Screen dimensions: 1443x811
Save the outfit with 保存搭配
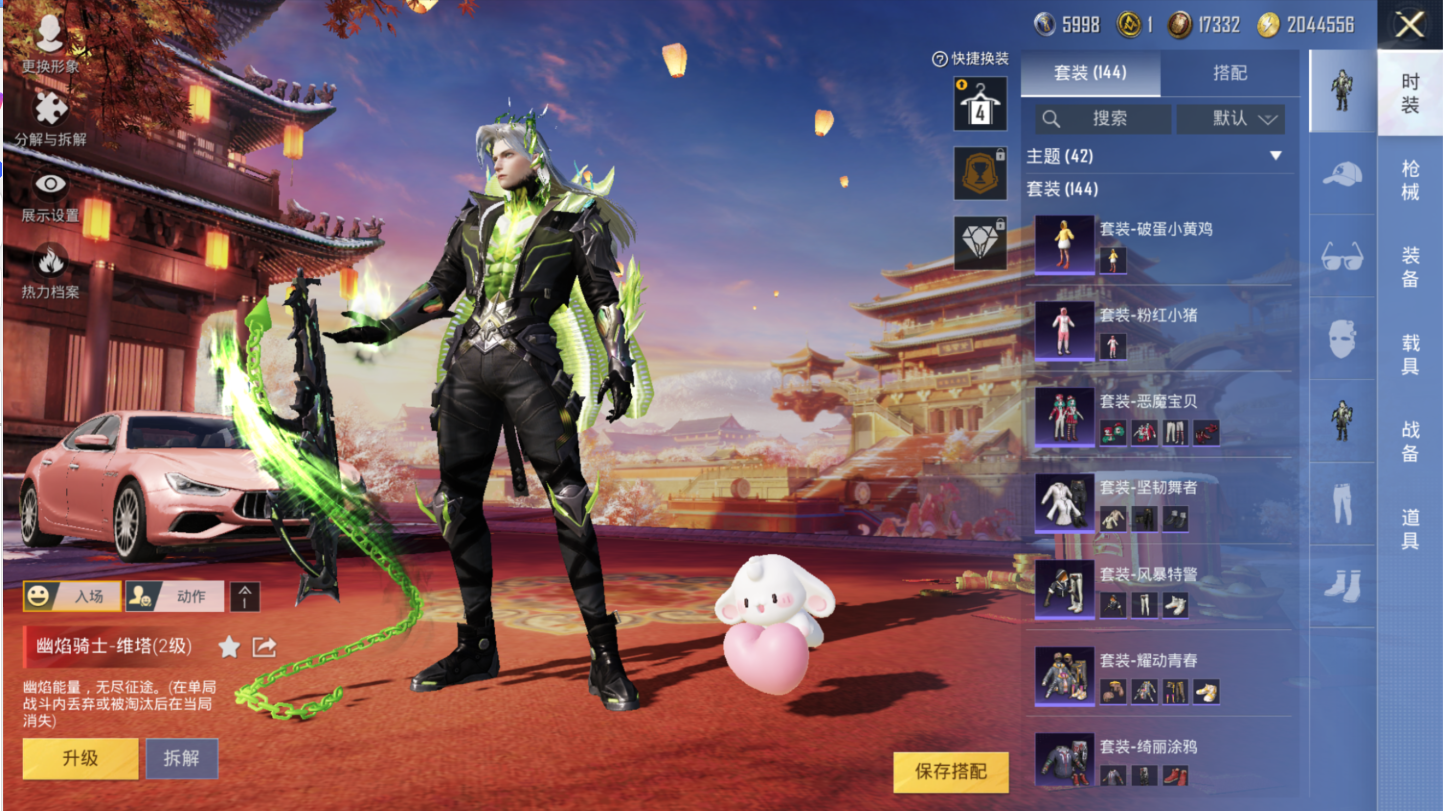pyautogui.click(x=950, y=771)
